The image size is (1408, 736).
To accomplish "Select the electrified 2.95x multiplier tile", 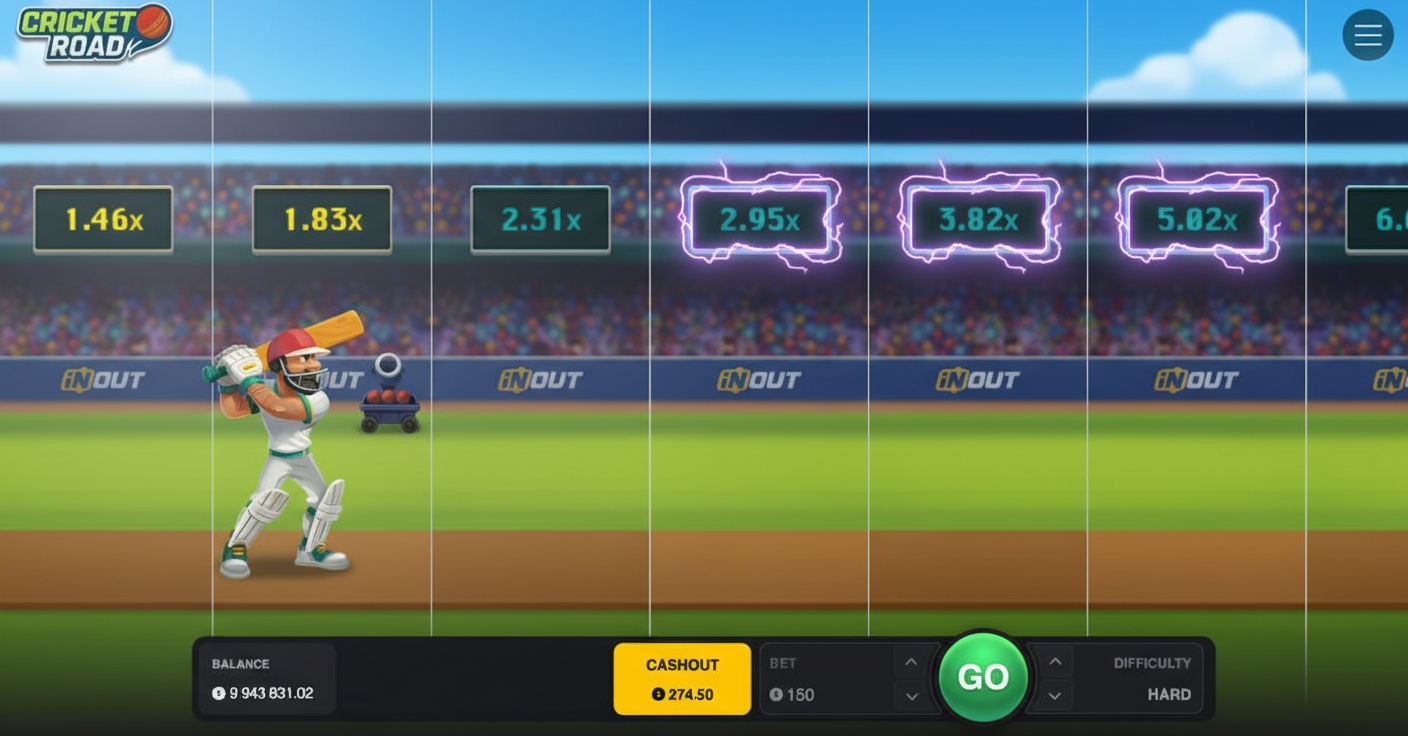I will tap(758, 219).
